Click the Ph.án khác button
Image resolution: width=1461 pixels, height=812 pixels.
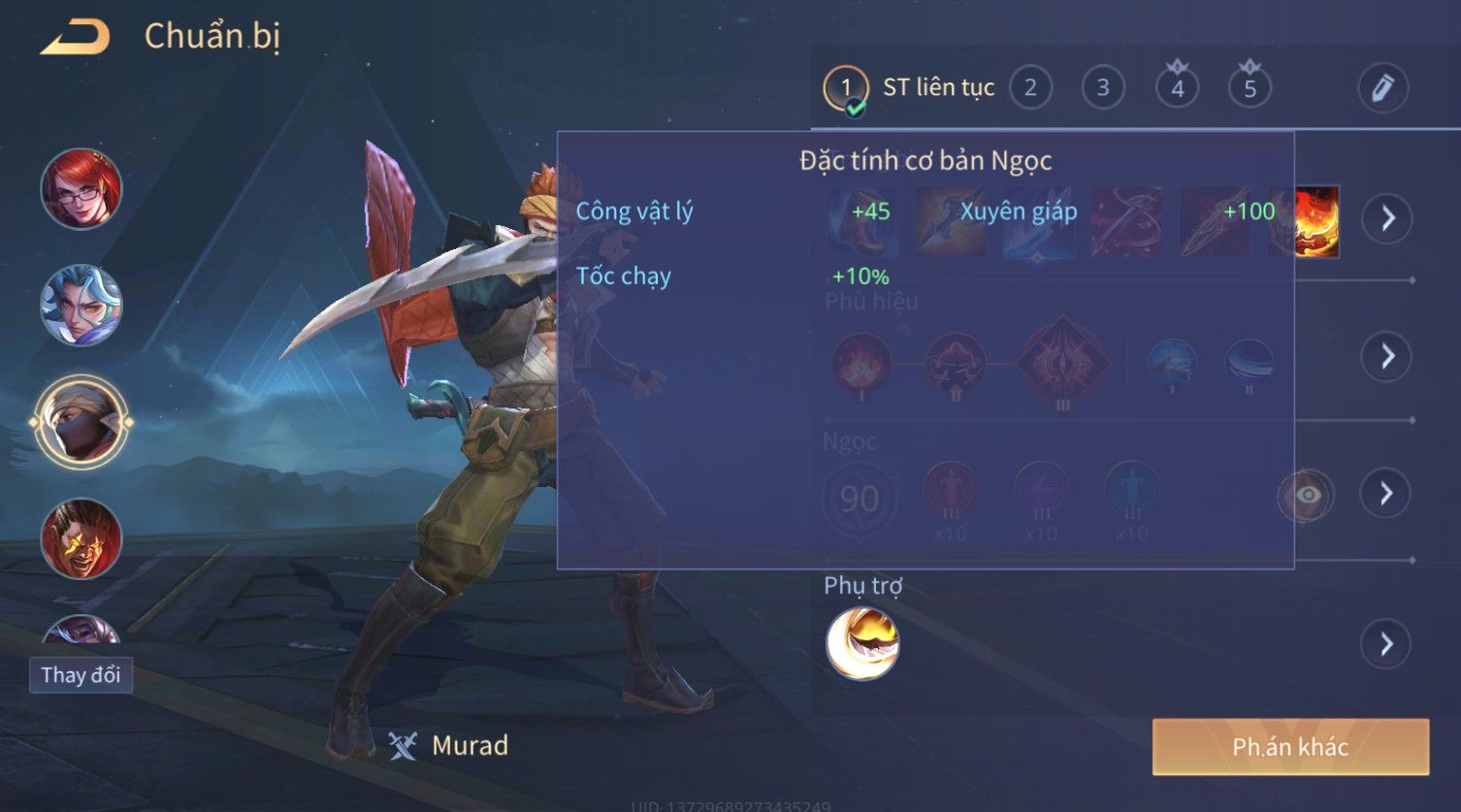coord(1290,746)
